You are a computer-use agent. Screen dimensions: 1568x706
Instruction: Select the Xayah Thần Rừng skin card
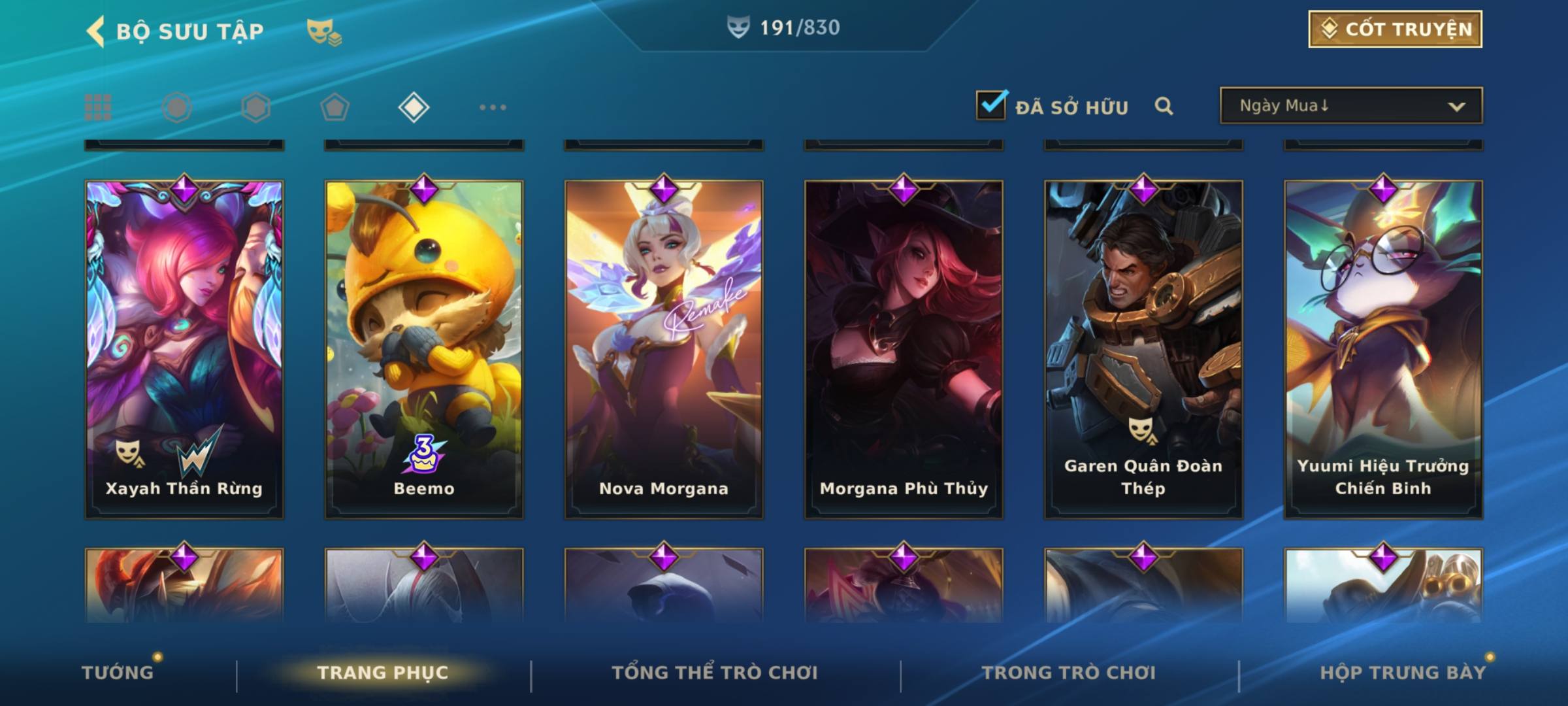[x=184, y=350]
